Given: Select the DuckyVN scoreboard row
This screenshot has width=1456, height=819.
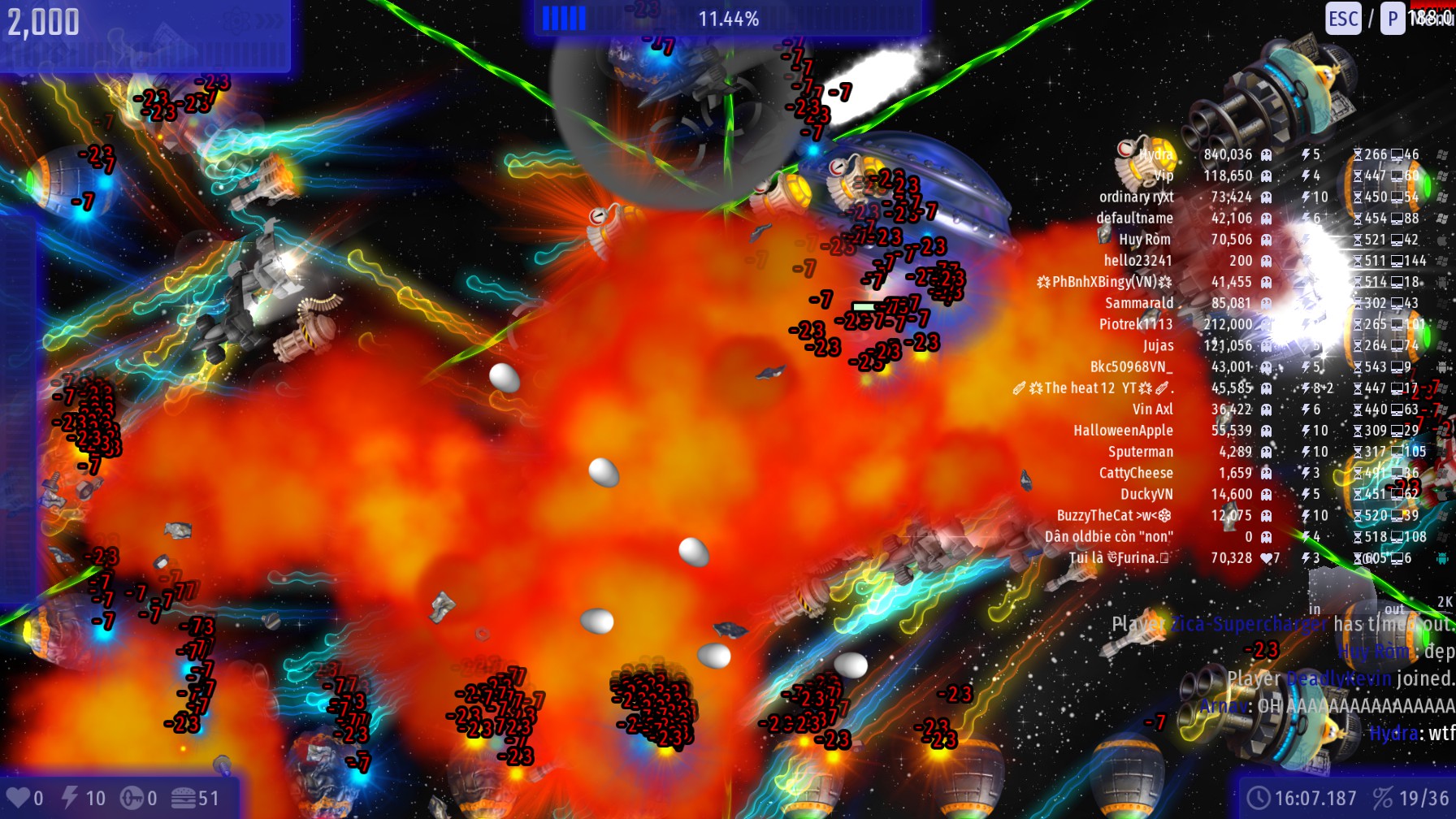Looking at the screenshot, I should coord(1146,494).
